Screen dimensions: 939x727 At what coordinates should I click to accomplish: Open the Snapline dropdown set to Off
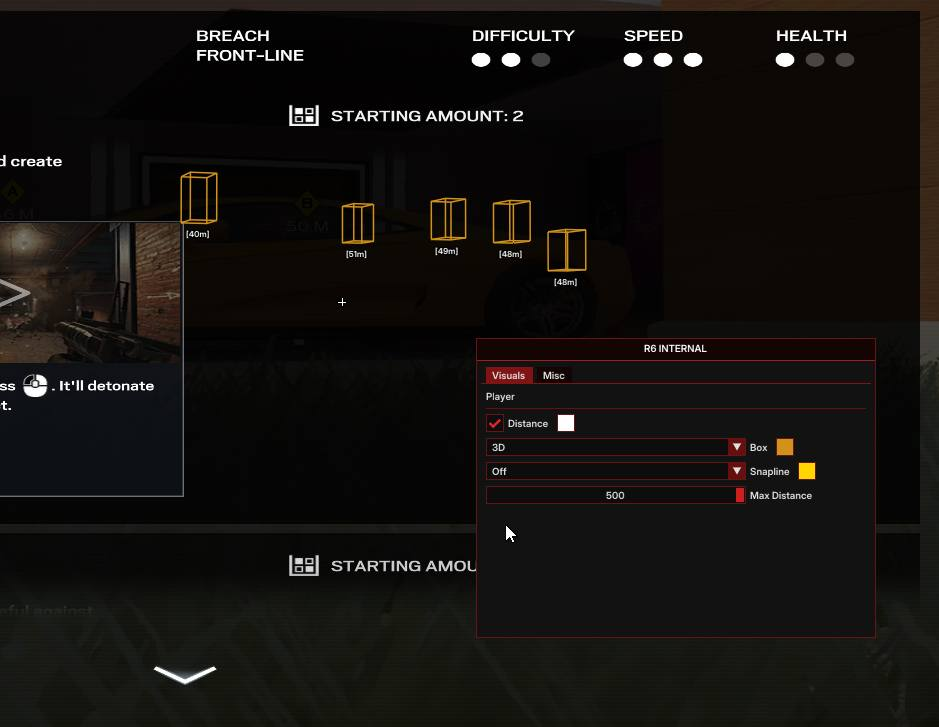click(615, 471)
